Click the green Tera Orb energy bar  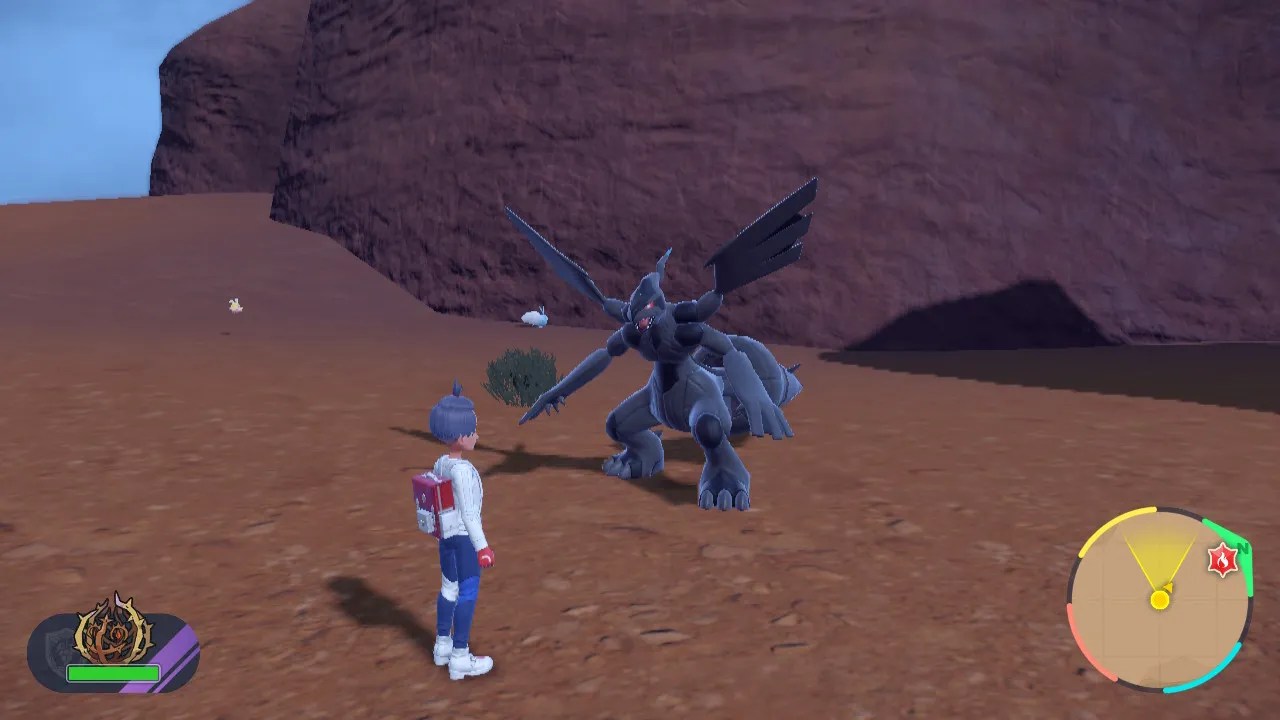[112, 672]
